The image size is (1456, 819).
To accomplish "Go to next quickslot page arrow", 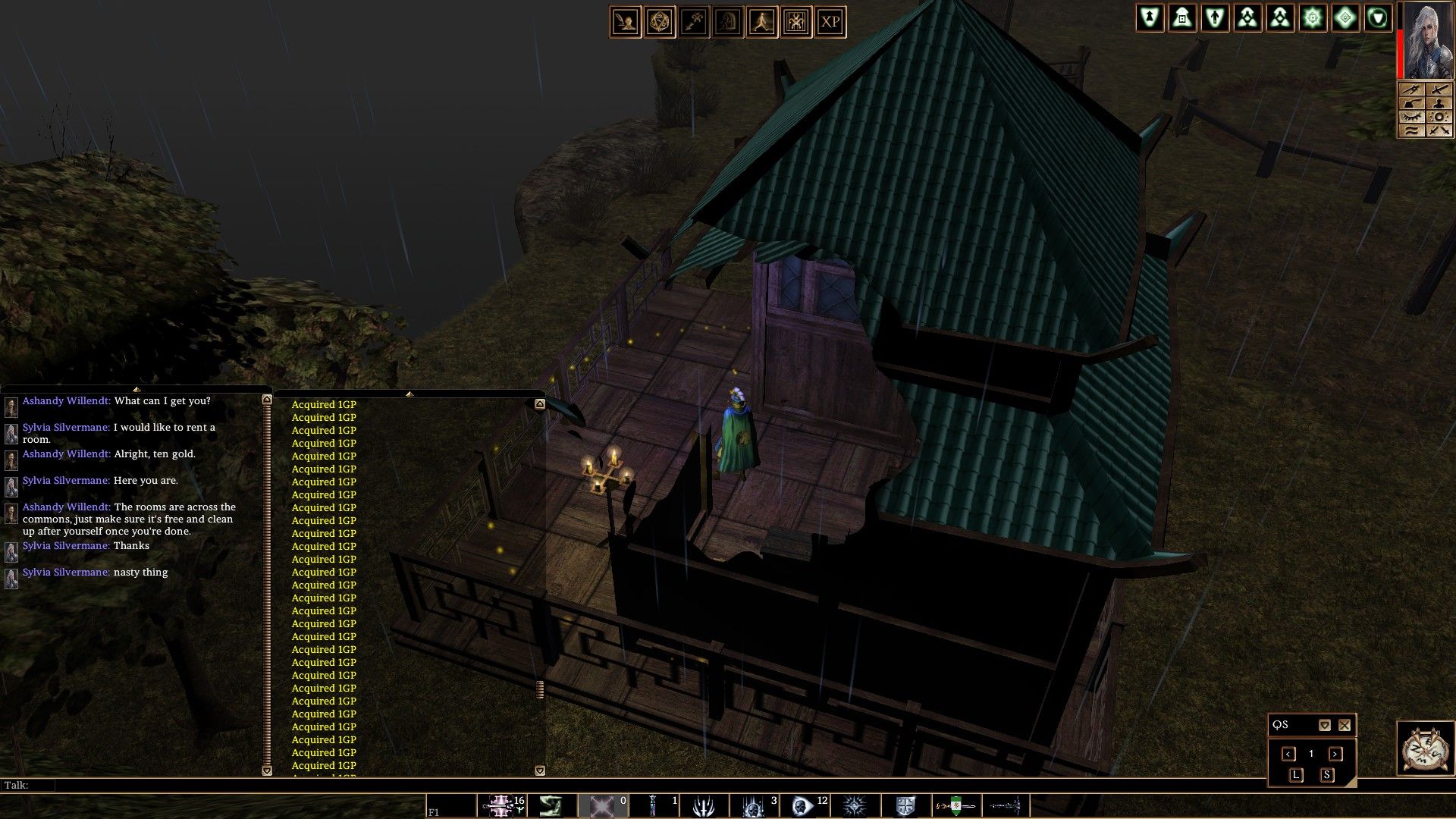I will (x=1335, y=754).
